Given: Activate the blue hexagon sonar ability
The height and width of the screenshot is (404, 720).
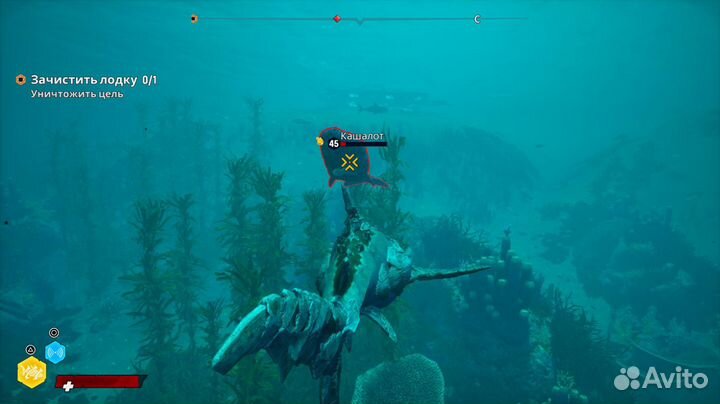Looking at the screenshot, I should (x=55, y=352).
